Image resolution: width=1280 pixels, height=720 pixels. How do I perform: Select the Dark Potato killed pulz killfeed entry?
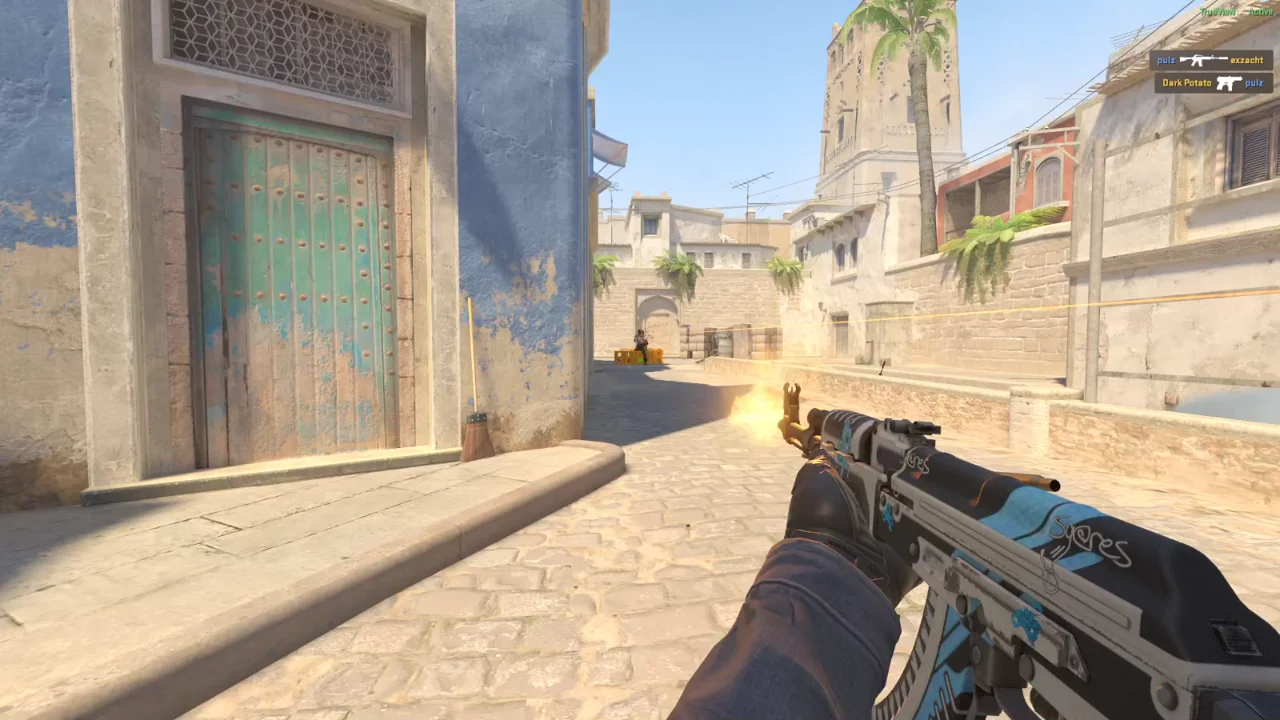point(1213,83)
